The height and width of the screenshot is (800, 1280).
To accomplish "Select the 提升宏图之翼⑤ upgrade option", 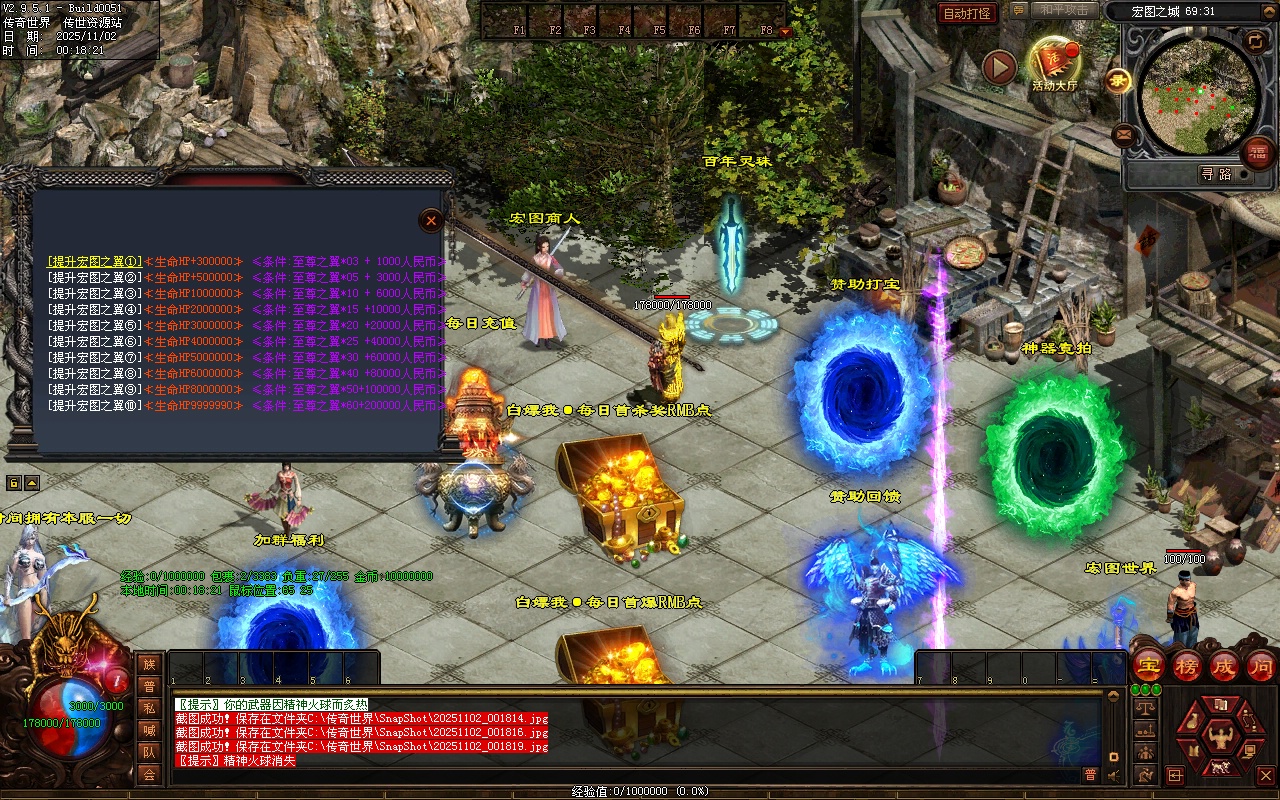I will click(95, 325).
